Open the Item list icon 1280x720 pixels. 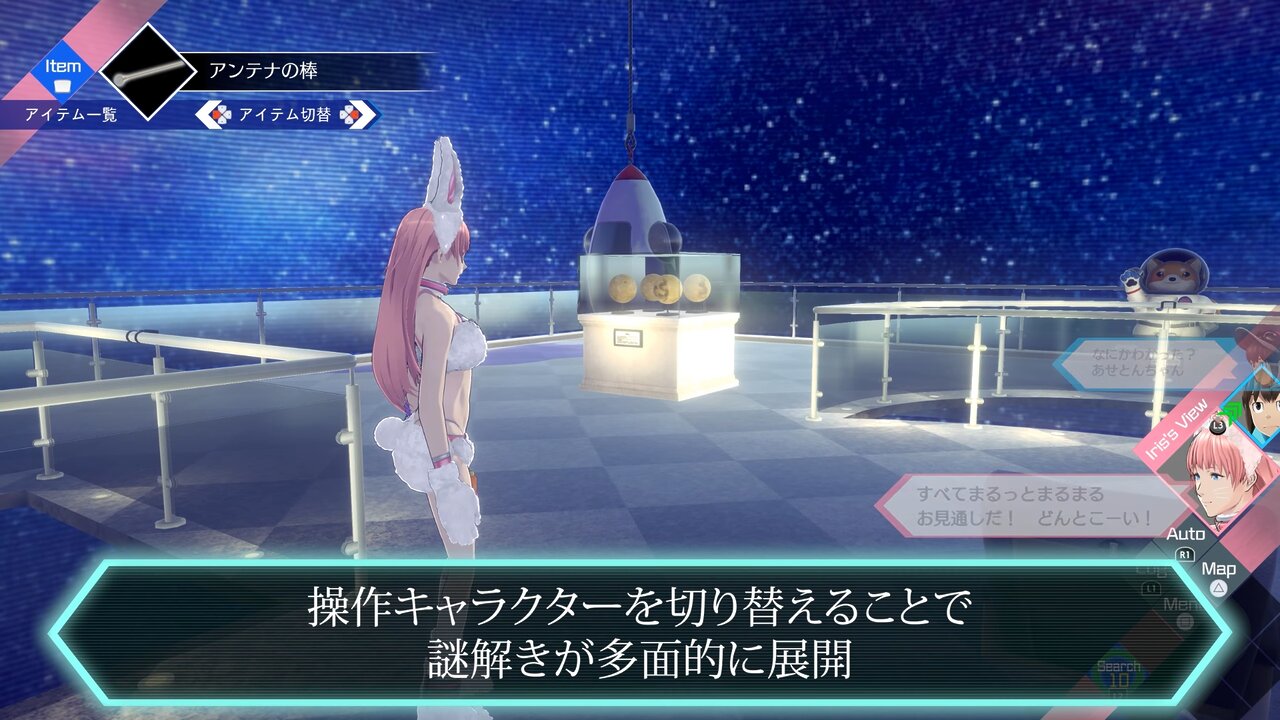62,76
